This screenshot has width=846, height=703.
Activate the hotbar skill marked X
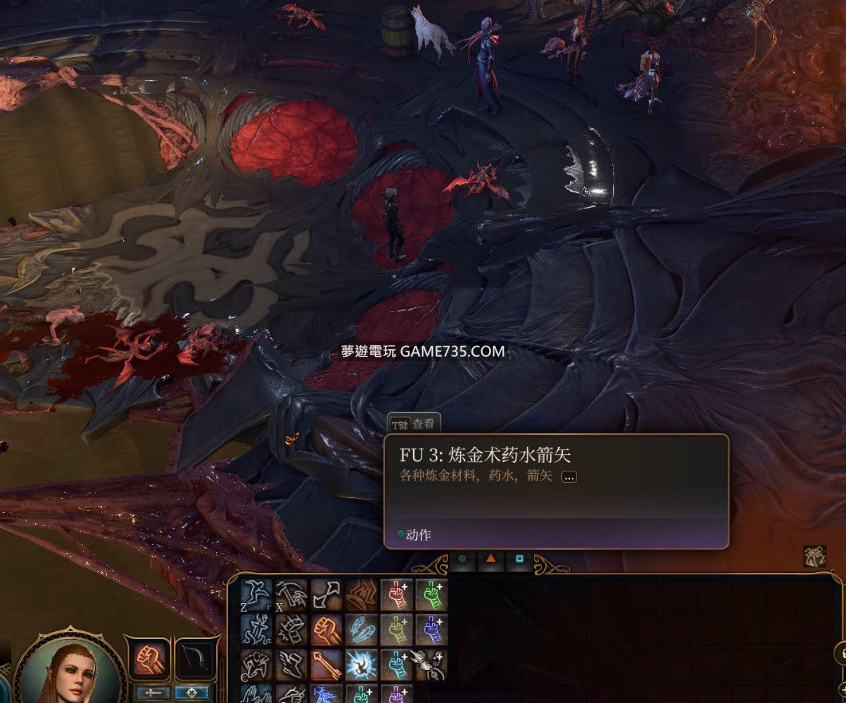(292, 595)
